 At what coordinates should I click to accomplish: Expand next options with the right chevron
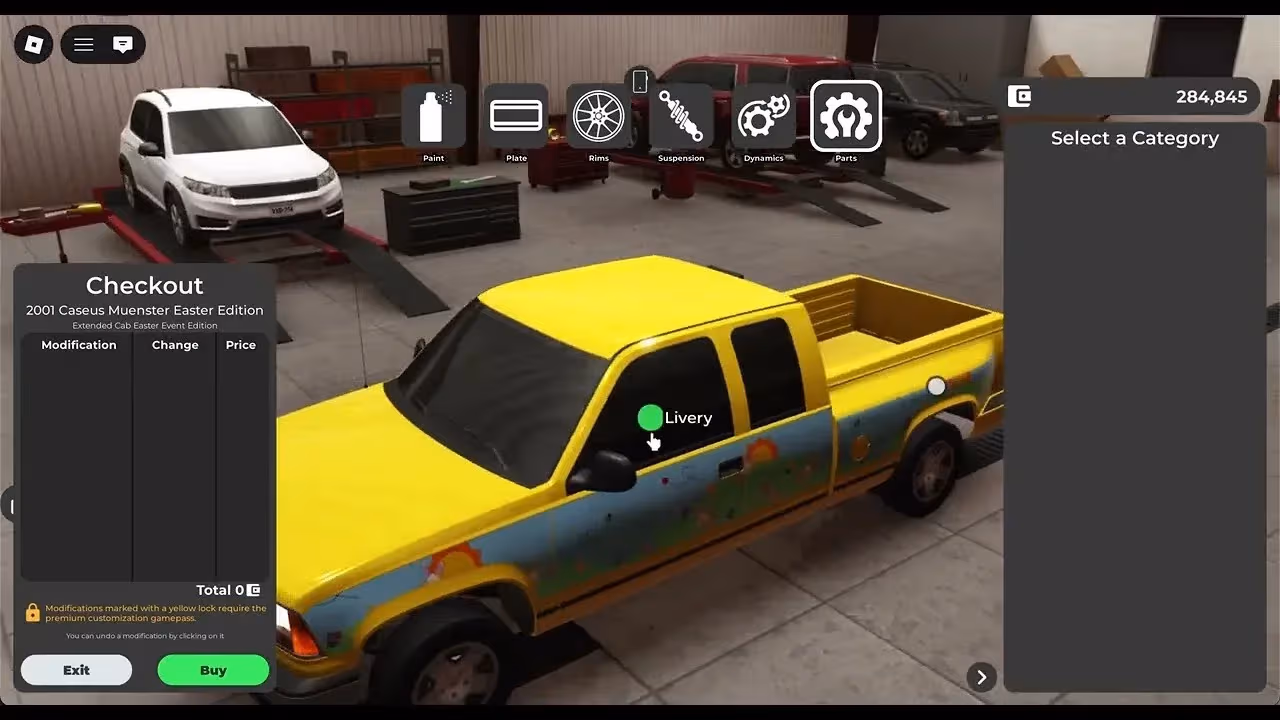pyautogui.click(x=981, y=677)
